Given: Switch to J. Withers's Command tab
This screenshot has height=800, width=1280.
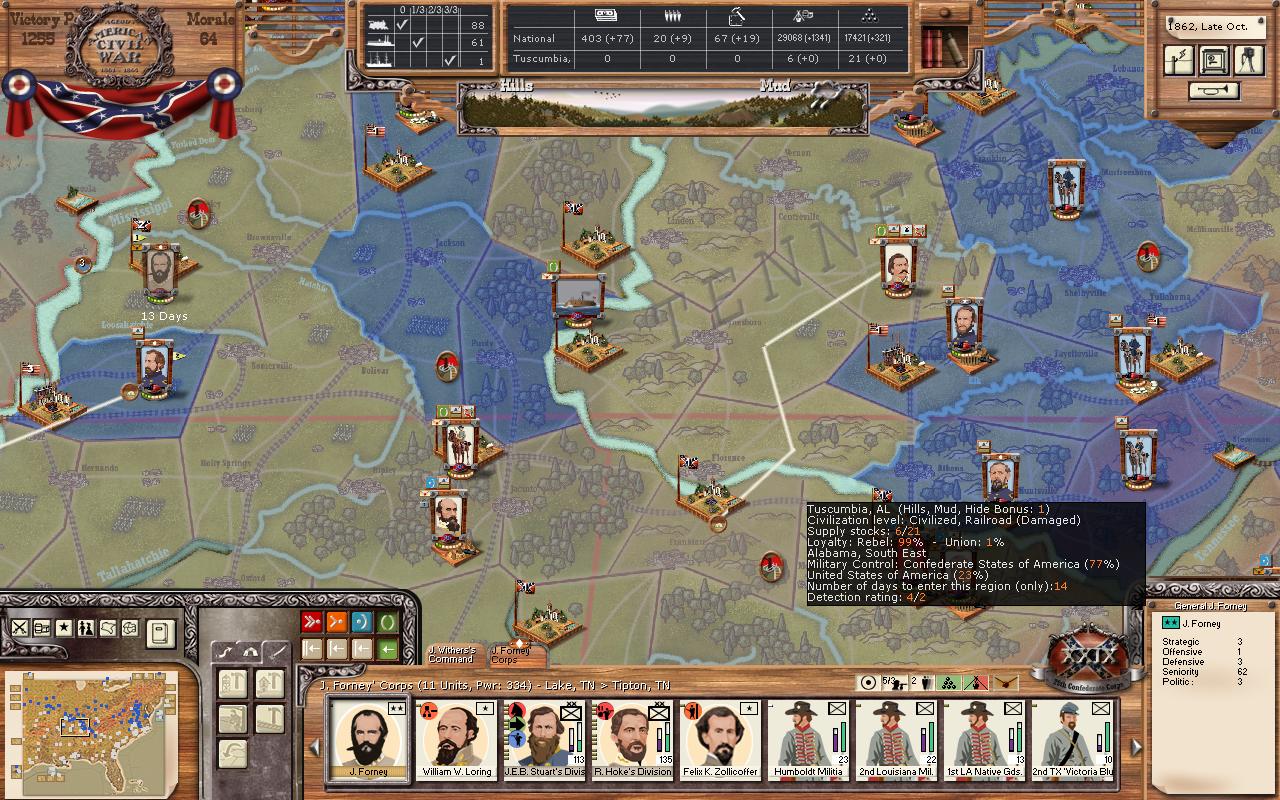Looking at the screenshot, I should [452, 655].
